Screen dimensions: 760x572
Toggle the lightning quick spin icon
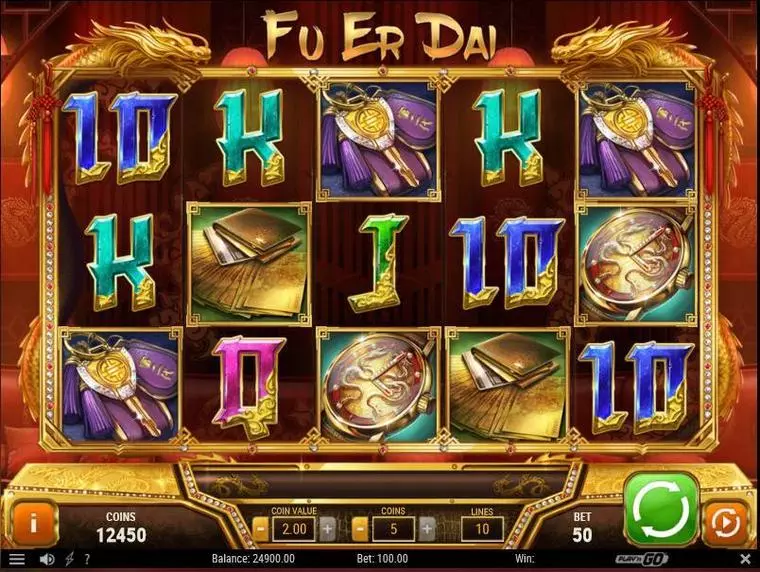tap(68, 559)
